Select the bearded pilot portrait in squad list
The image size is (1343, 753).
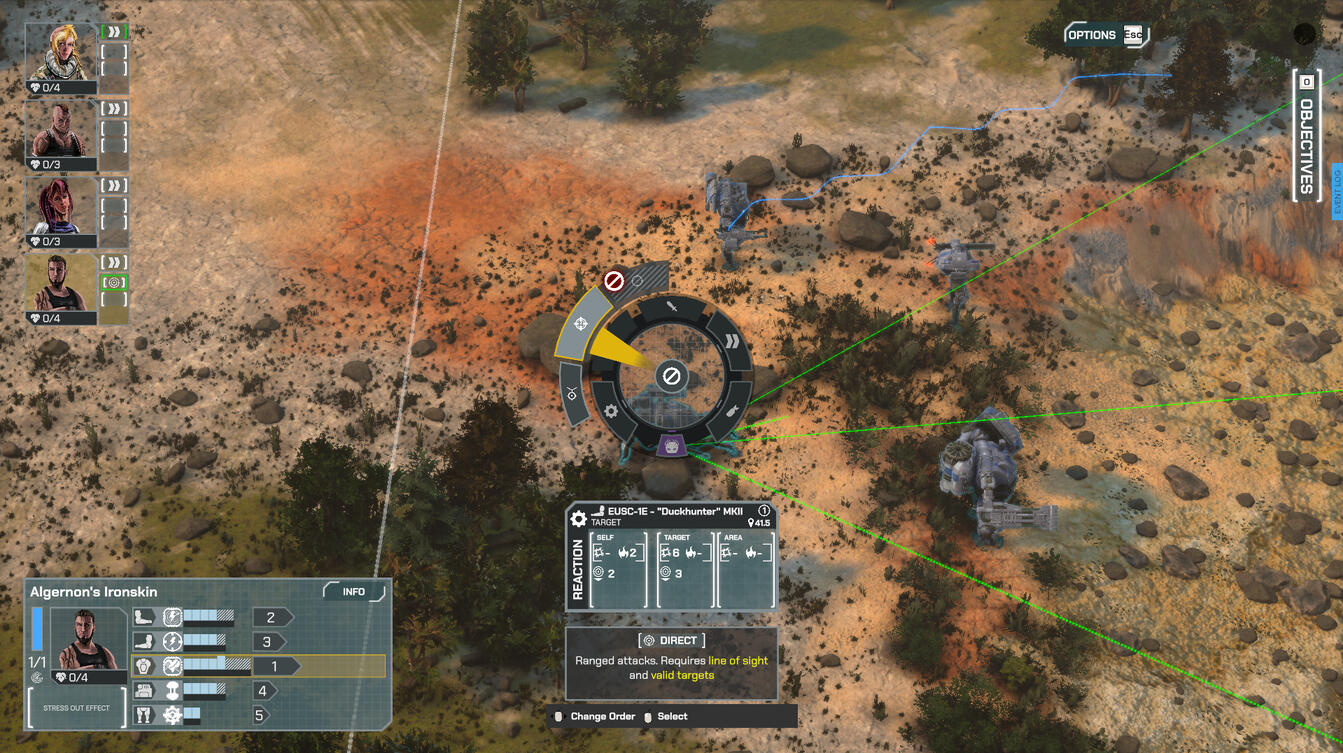click(60, 283)
